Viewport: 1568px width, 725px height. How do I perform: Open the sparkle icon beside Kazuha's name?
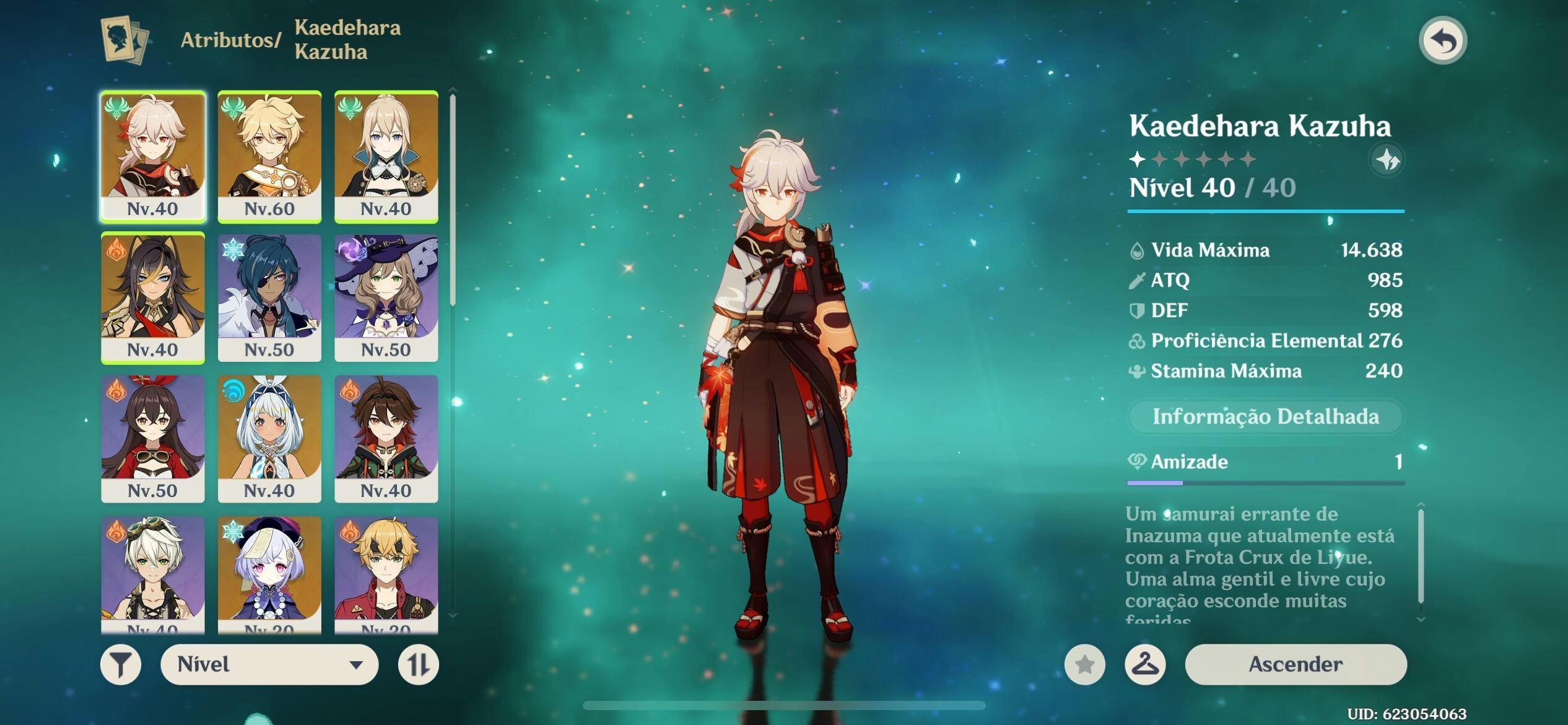click(1387, 160)
